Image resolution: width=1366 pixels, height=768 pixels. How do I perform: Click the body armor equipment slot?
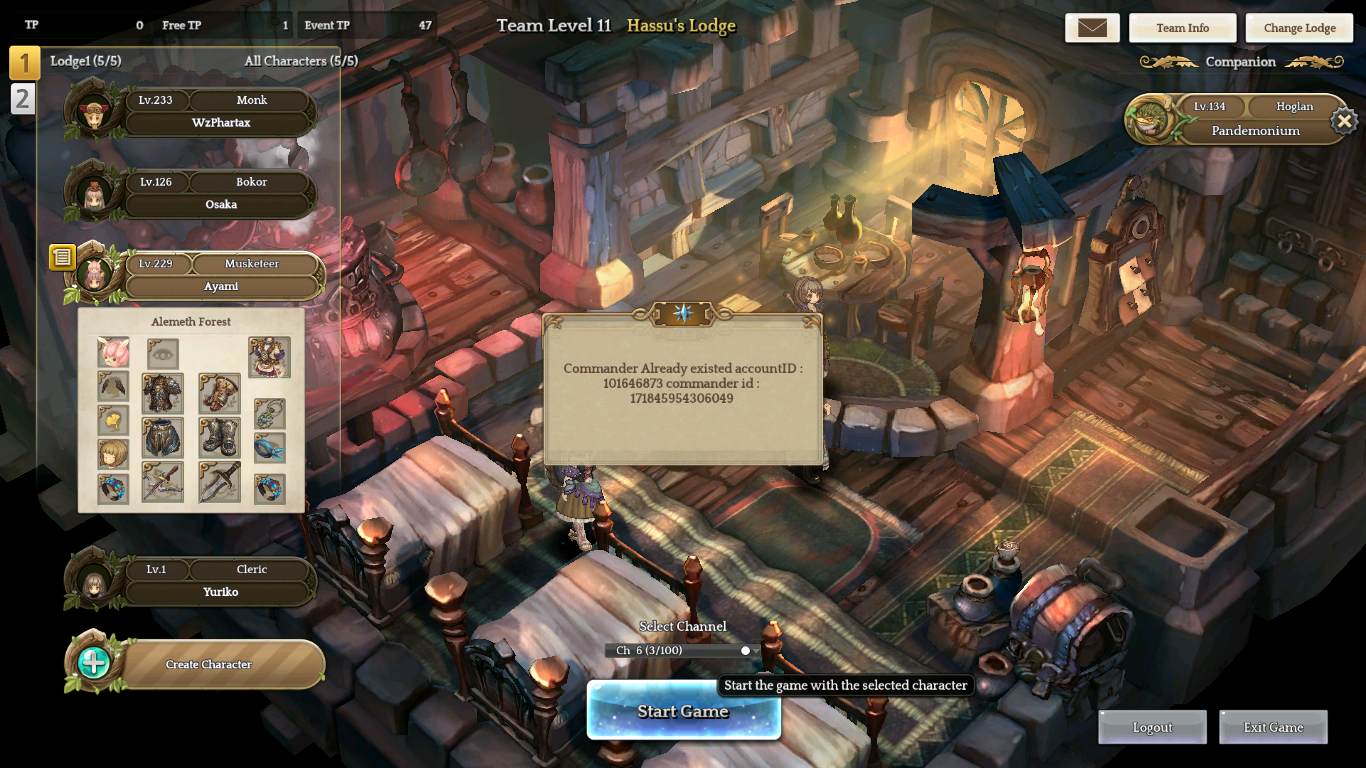(162, 394)
